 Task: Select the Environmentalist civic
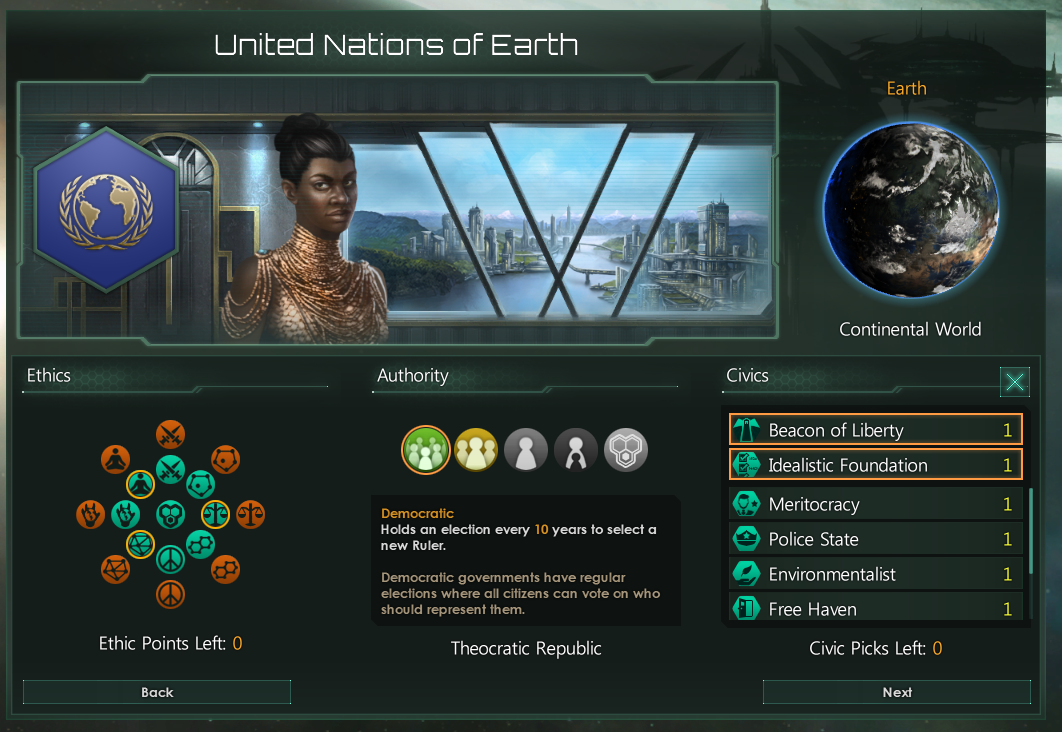click(x=875, y=574)
